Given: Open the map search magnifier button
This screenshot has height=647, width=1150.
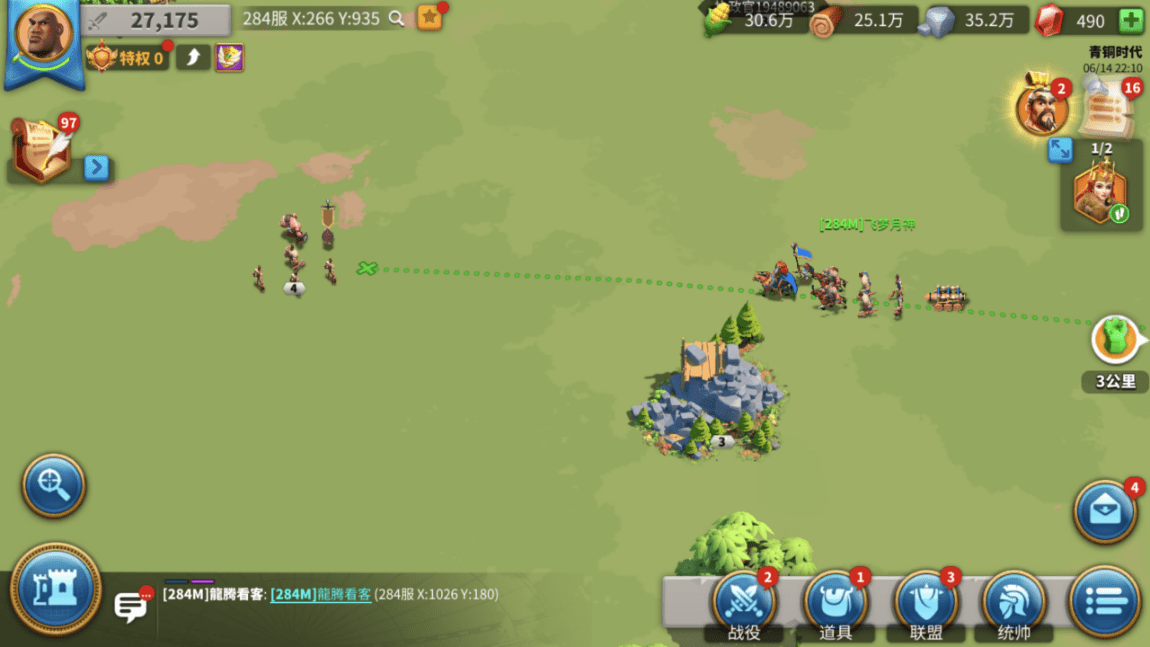Looking at the screenshot, I should tap(53, 485).
